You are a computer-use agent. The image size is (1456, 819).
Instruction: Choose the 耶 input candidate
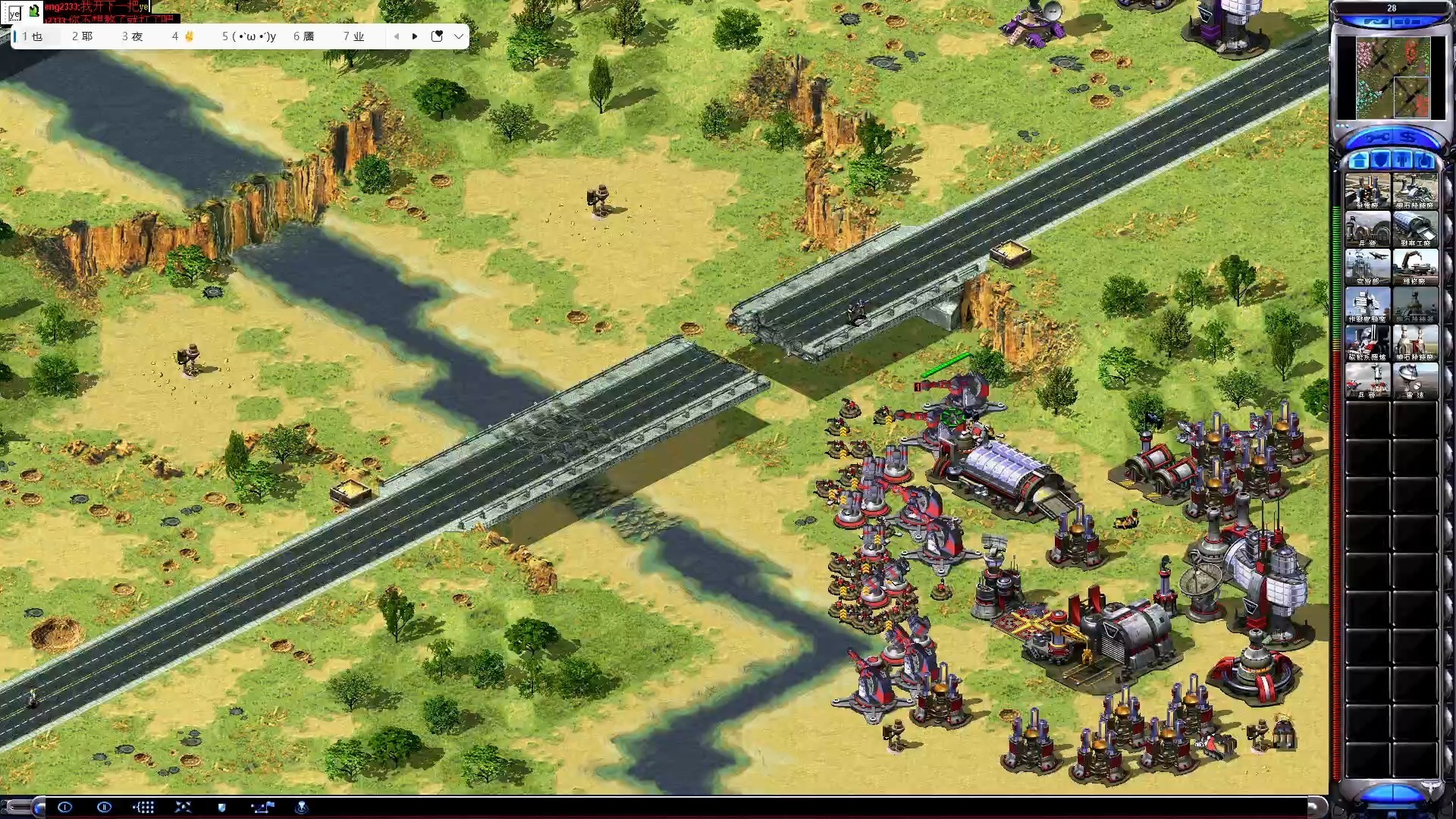tap(83, 36)
